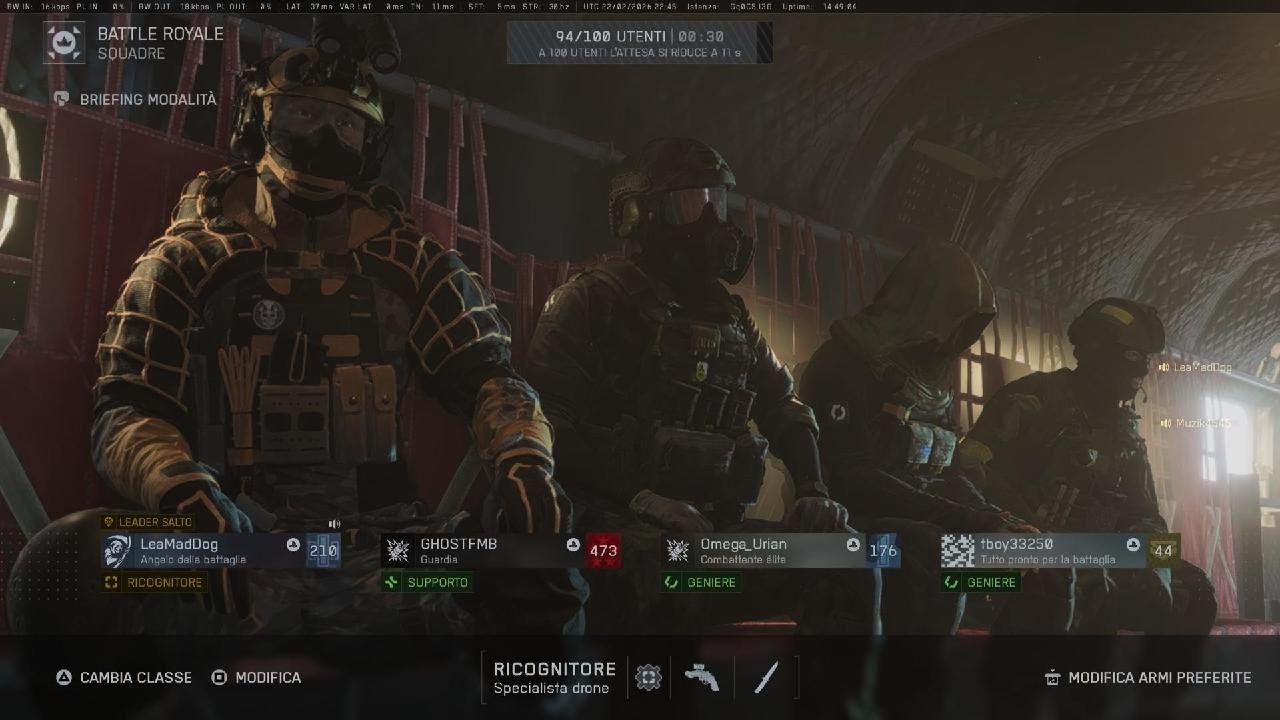This screenshot has width=1280, height=720.
Task: Select the Cambia Classe option
Action: pos(124,677)
